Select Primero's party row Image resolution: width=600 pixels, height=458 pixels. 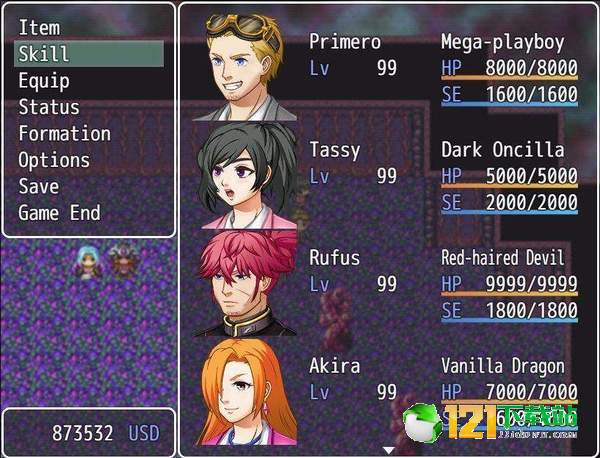(x=388, y=68)
